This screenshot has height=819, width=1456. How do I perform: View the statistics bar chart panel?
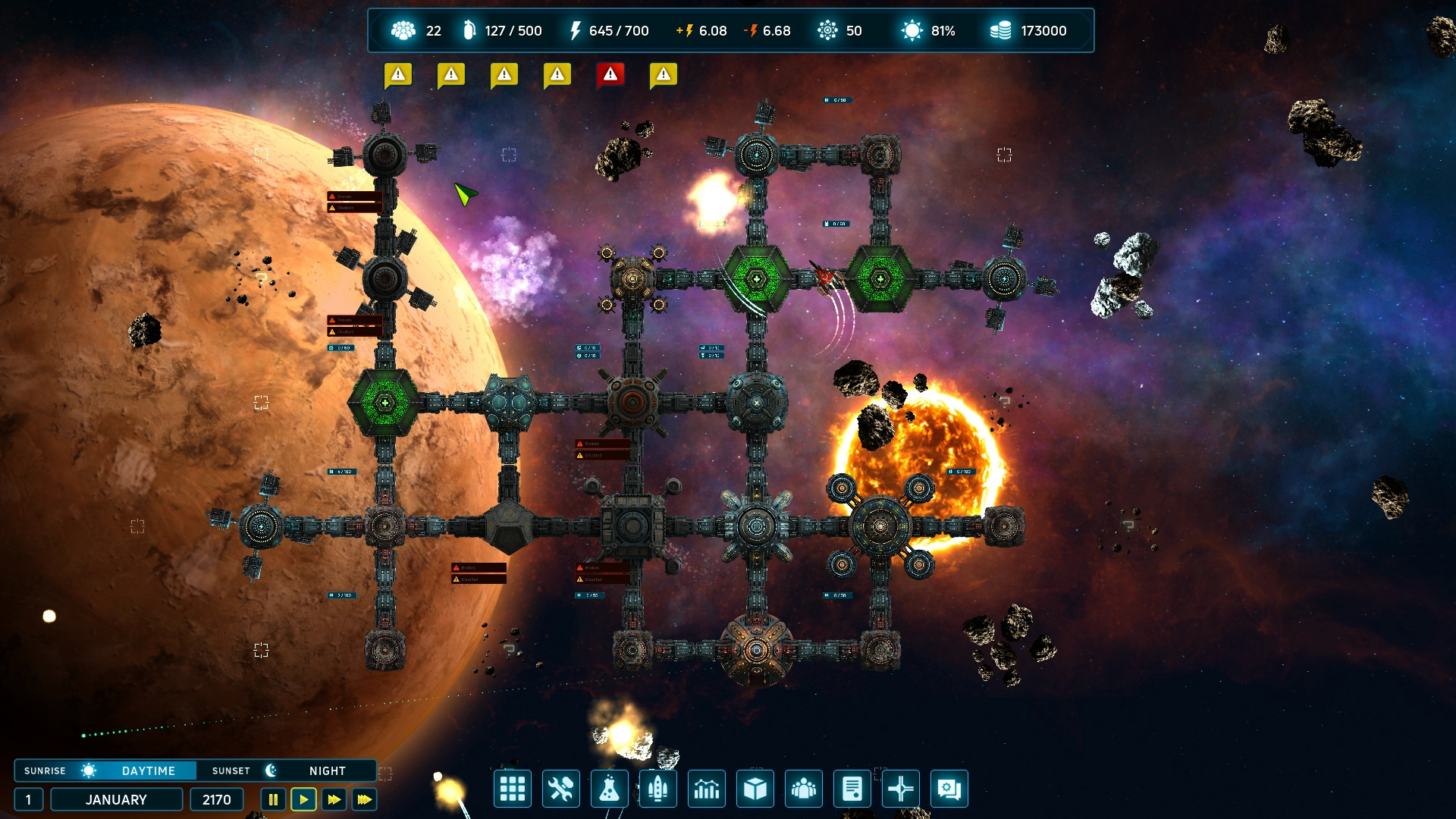coord(707,789)
